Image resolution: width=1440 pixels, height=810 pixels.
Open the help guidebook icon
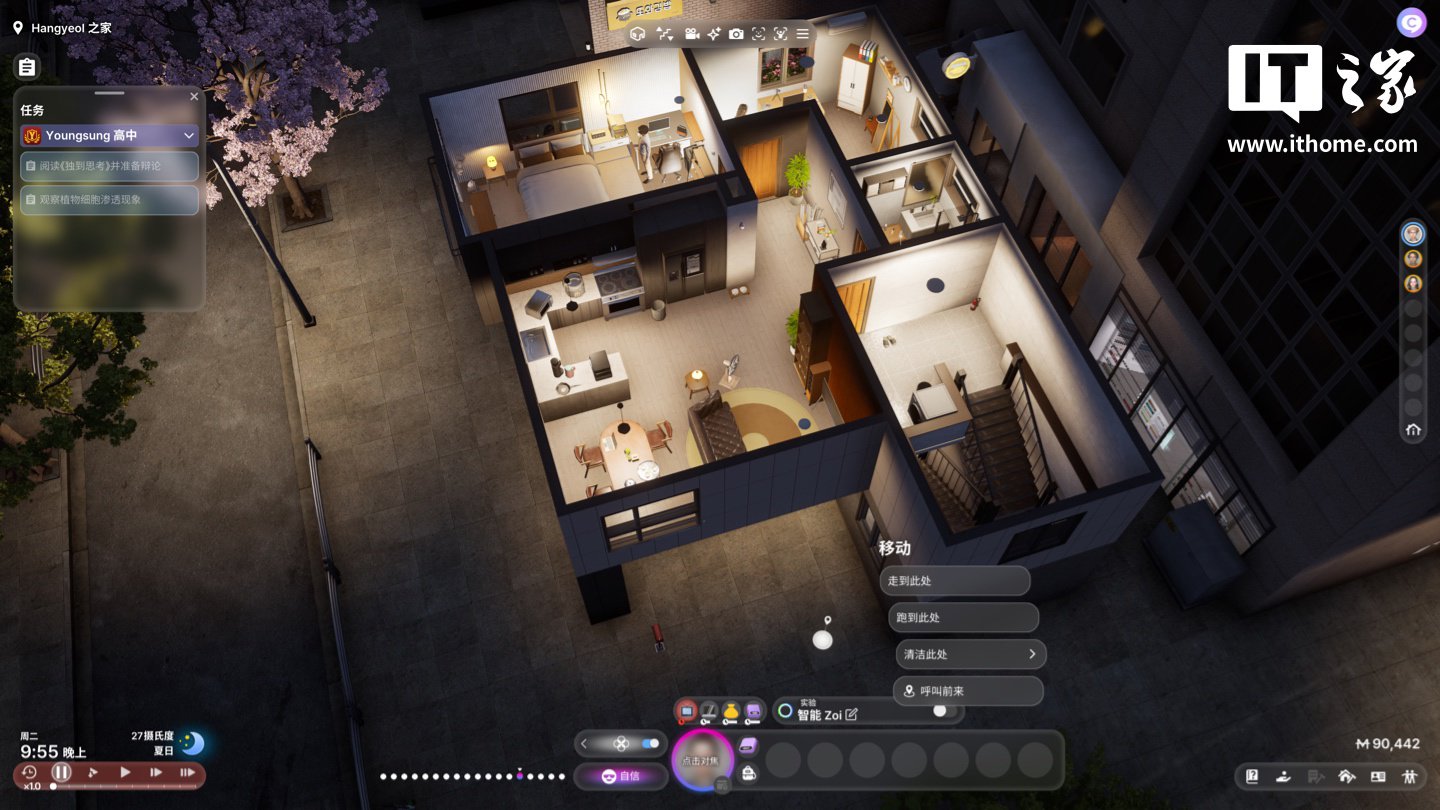pyautogui.click(x=1251, y=776)
